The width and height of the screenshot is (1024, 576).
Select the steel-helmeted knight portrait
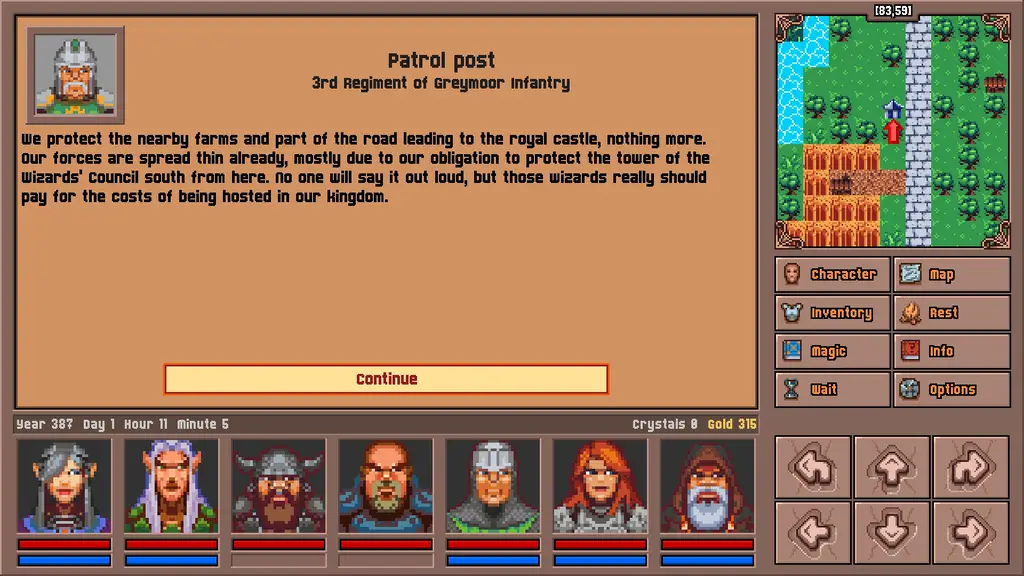click(493, 486)
